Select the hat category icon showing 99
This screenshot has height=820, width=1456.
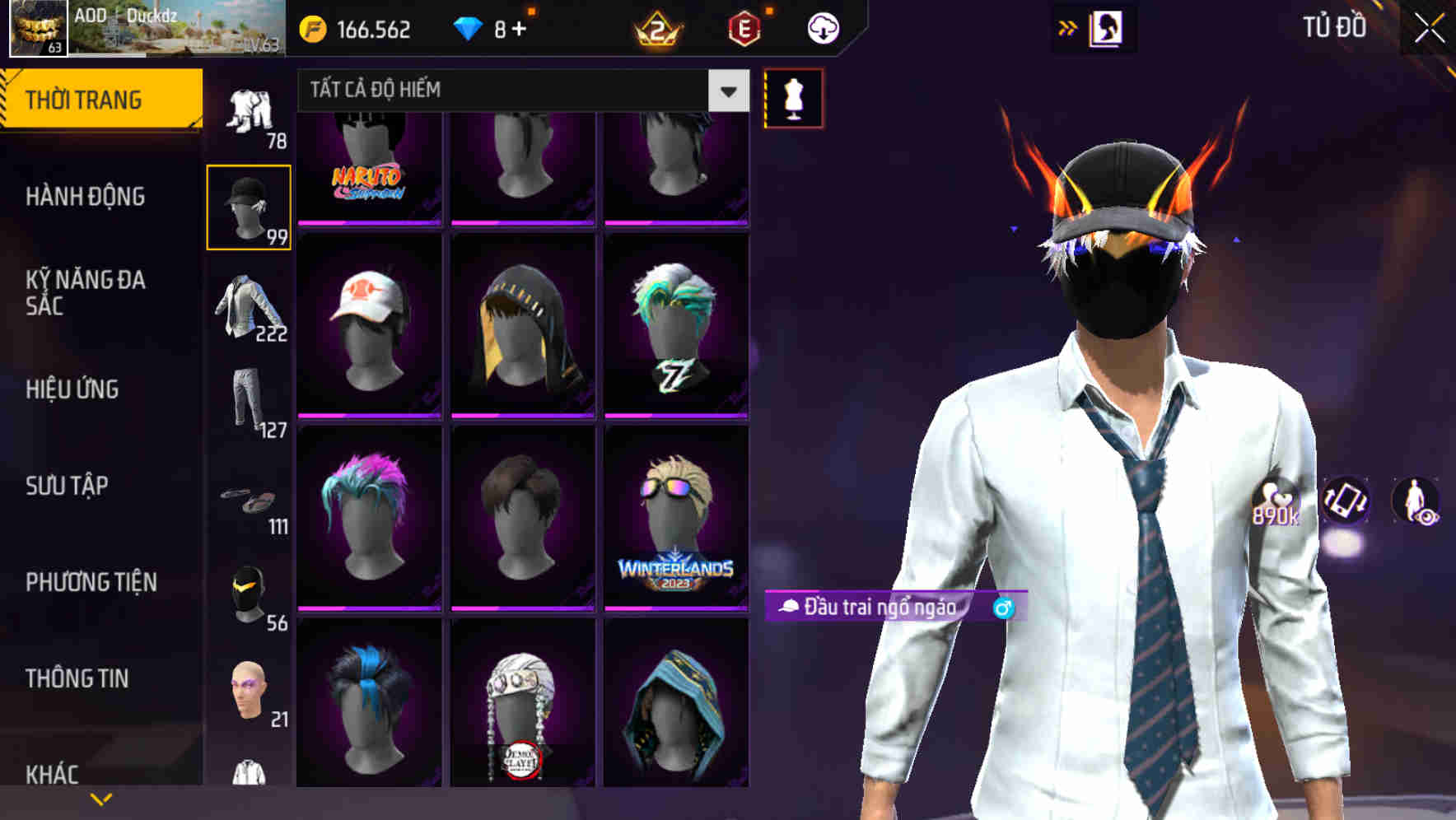[x=249, y=206]
